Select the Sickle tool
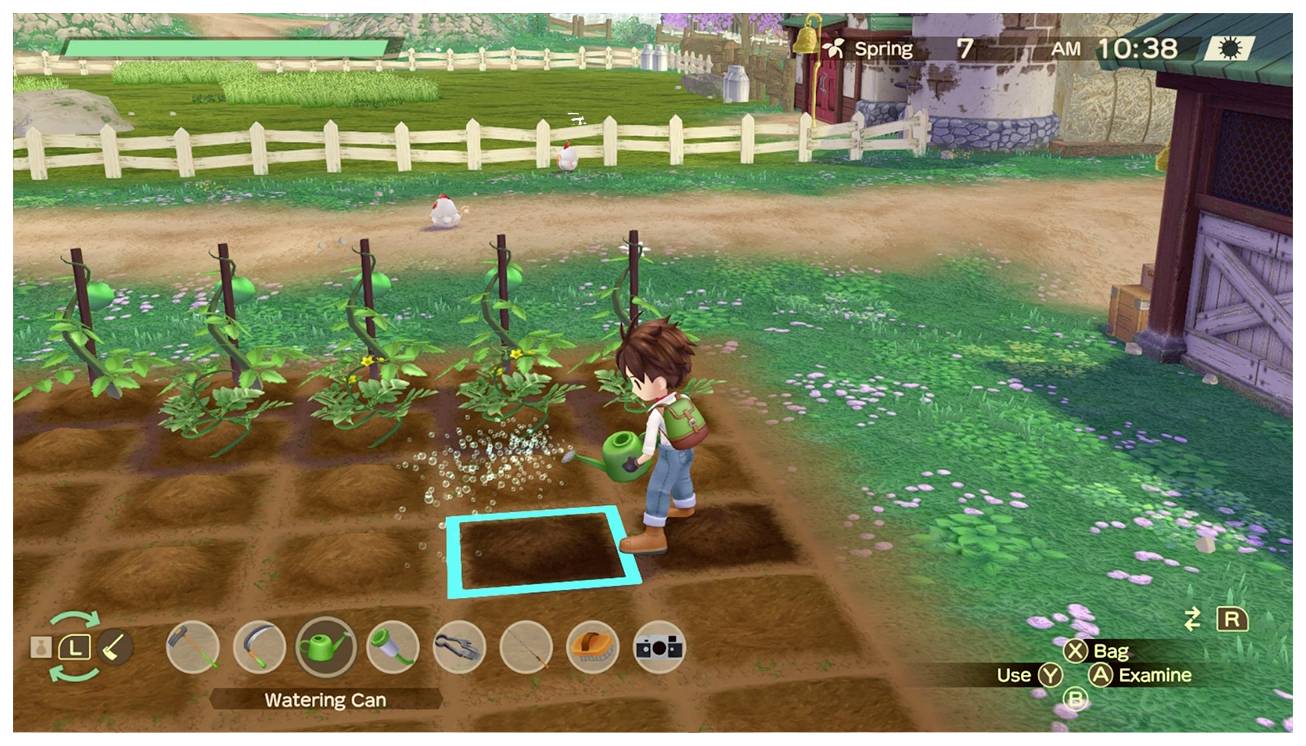Screen dimensions: 1306x746 262,648
